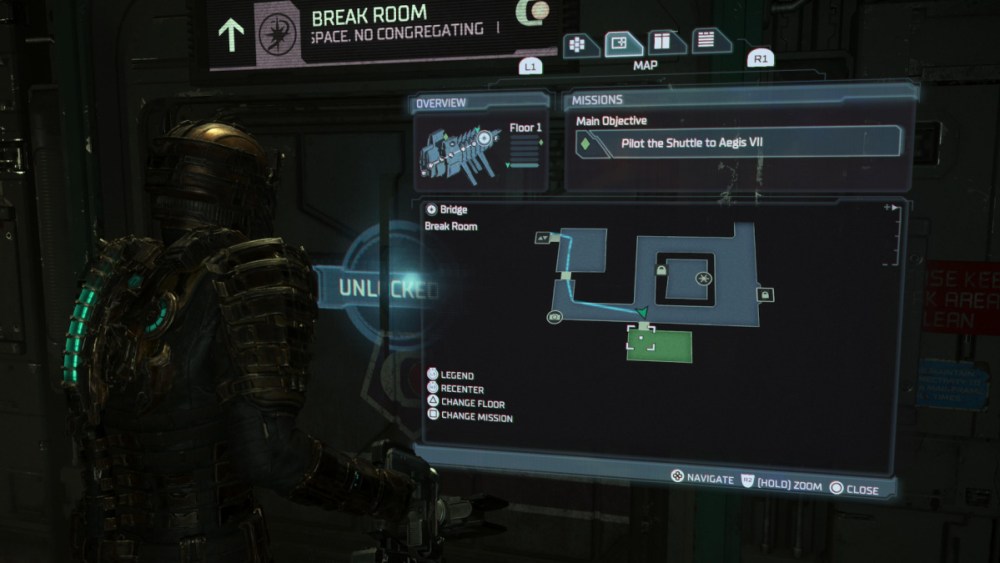
Task: Select the camera-shaped map marker
Action: [x=554, y=316]
